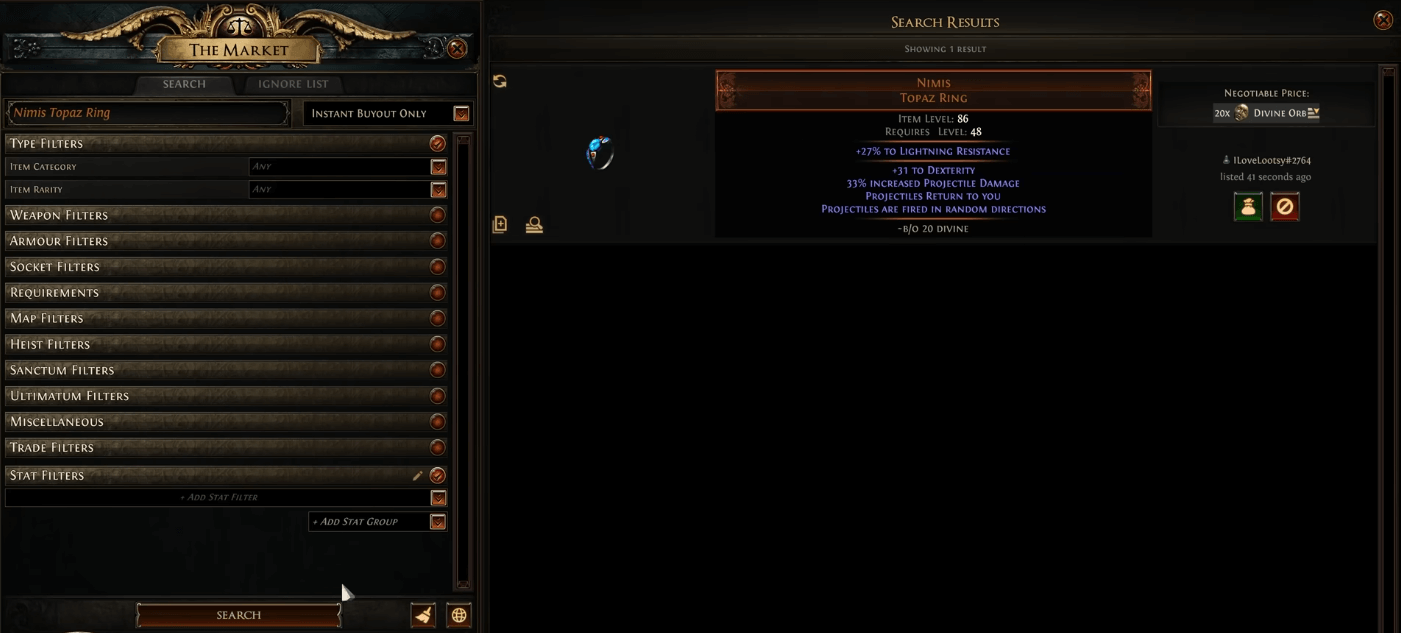1401x633 pixels.
Task: Open the Item Category dropdown
Action: click(438, 167)
